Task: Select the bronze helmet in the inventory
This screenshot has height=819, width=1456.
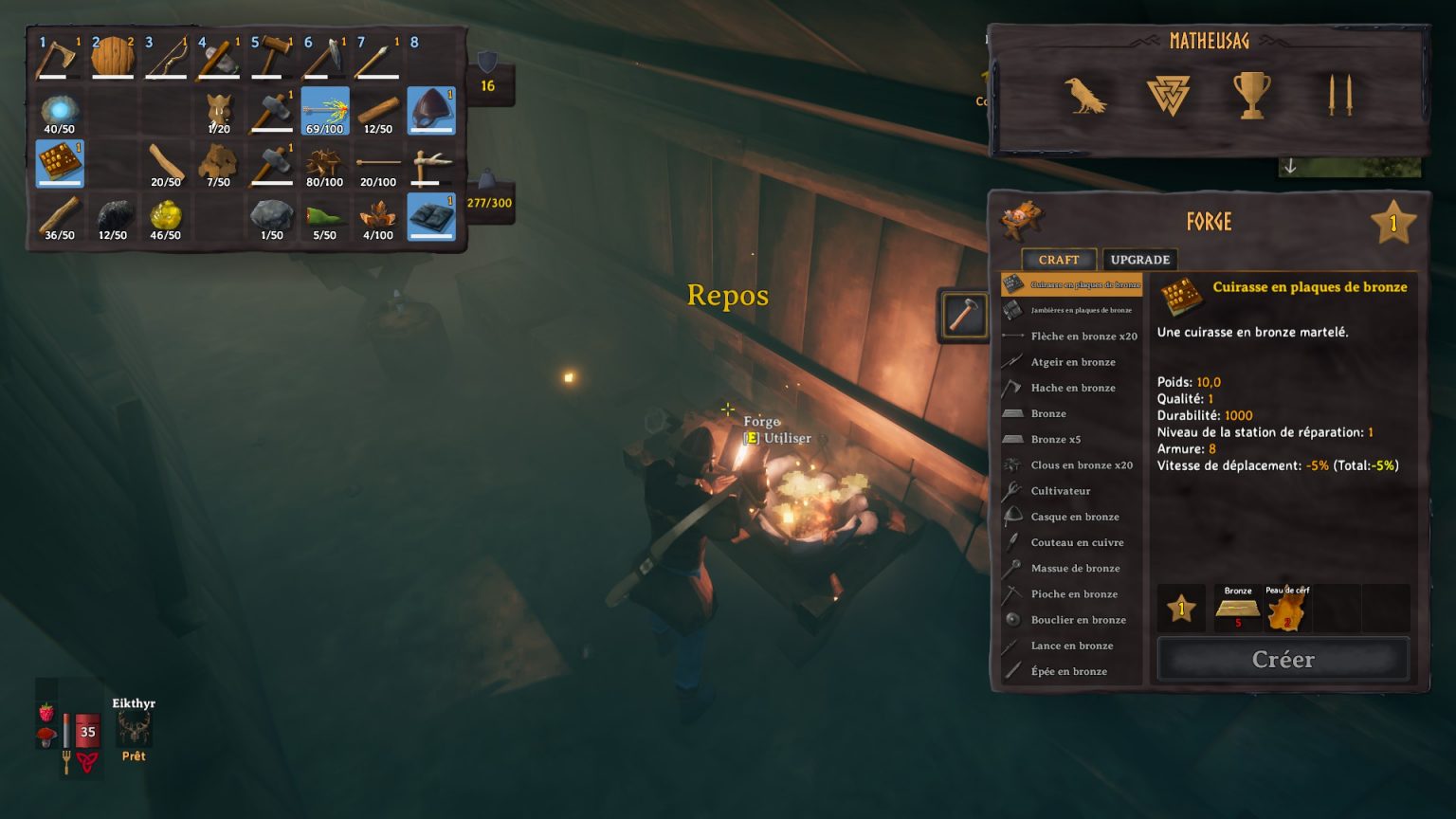Action: [x=431, y=109]
